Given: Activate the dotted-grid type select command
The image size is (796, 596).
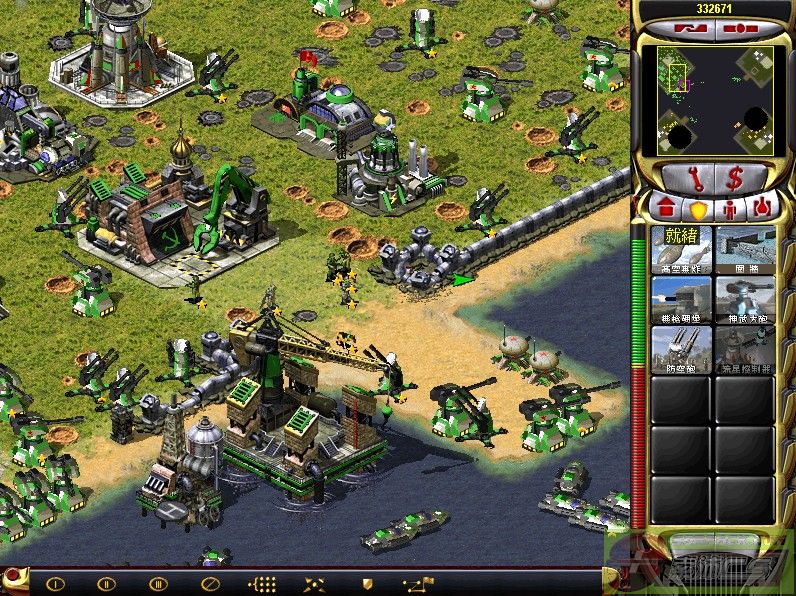Looking at the screenshot, I should [262, 583].
